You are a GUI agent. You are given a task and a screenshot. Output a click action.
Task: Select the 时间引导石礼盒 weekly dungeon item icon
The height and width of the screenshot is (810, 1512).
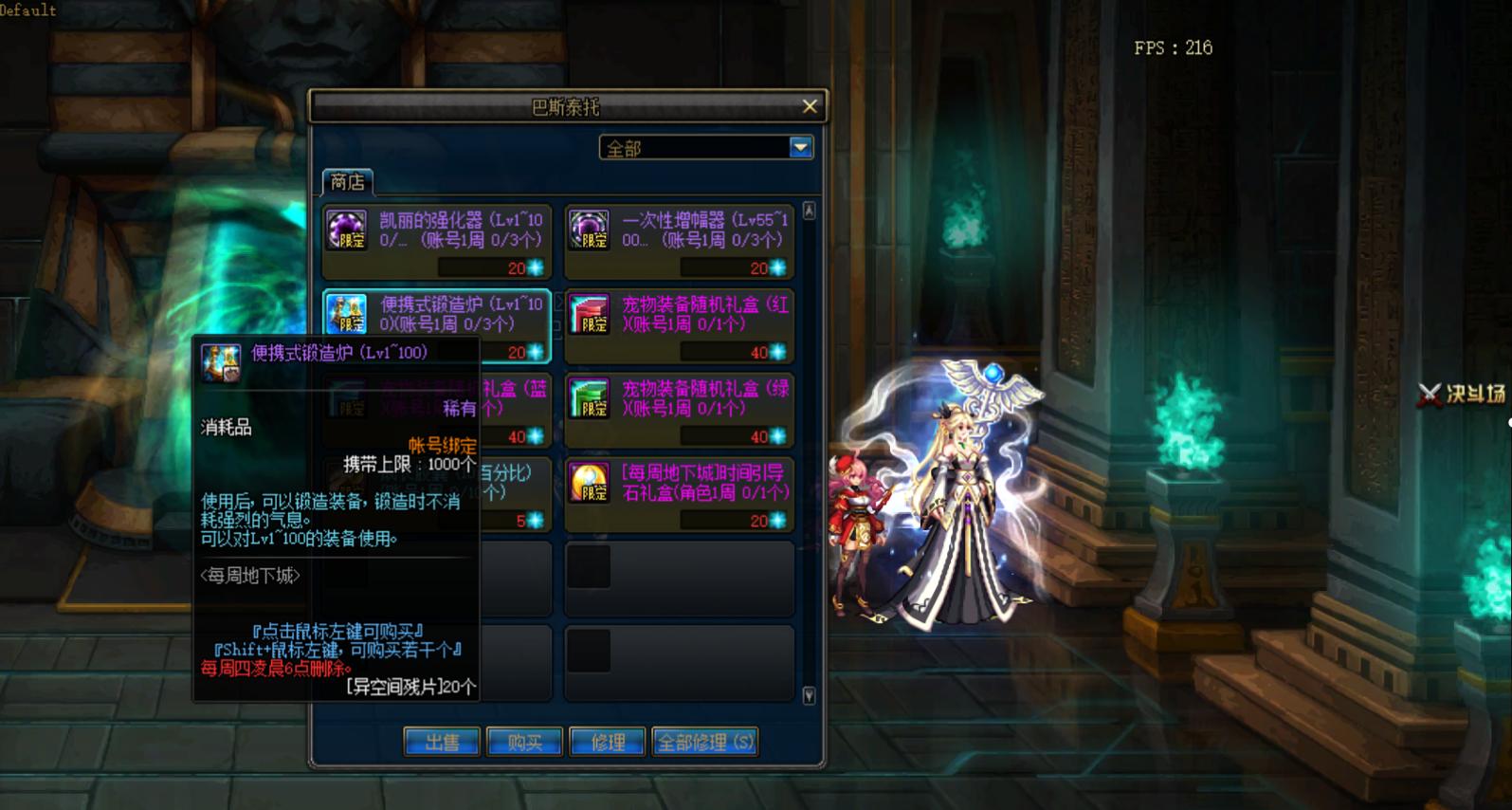pos(589,484)
